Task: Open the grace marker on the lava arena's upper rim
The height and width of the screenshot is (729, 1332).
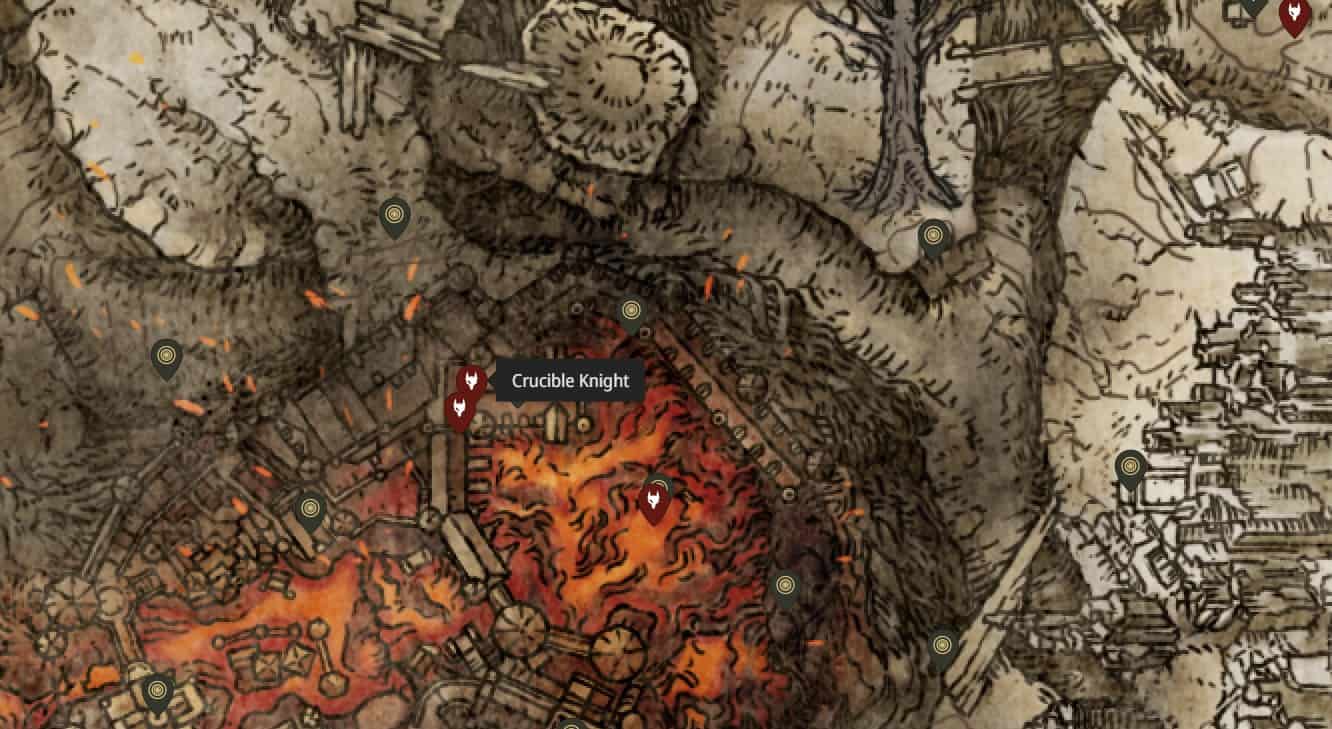Action: 630,314
